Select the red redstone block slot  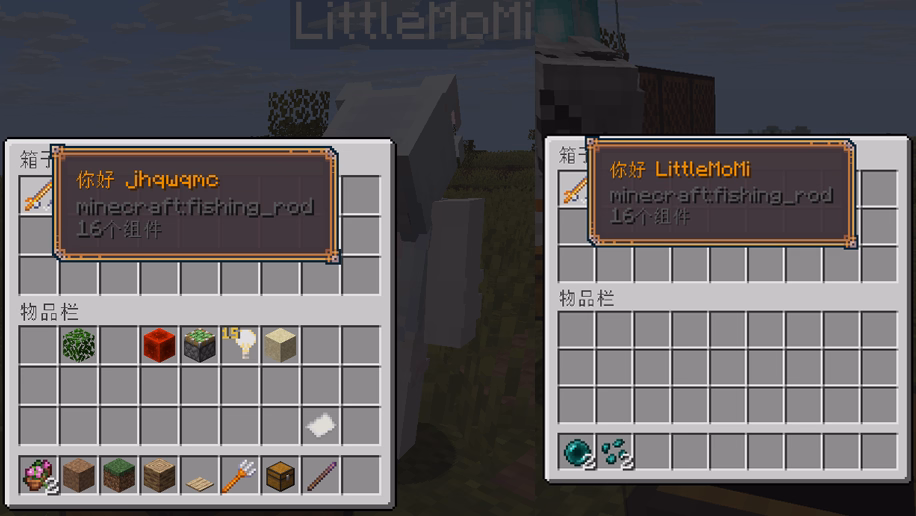tap(159, 345)
